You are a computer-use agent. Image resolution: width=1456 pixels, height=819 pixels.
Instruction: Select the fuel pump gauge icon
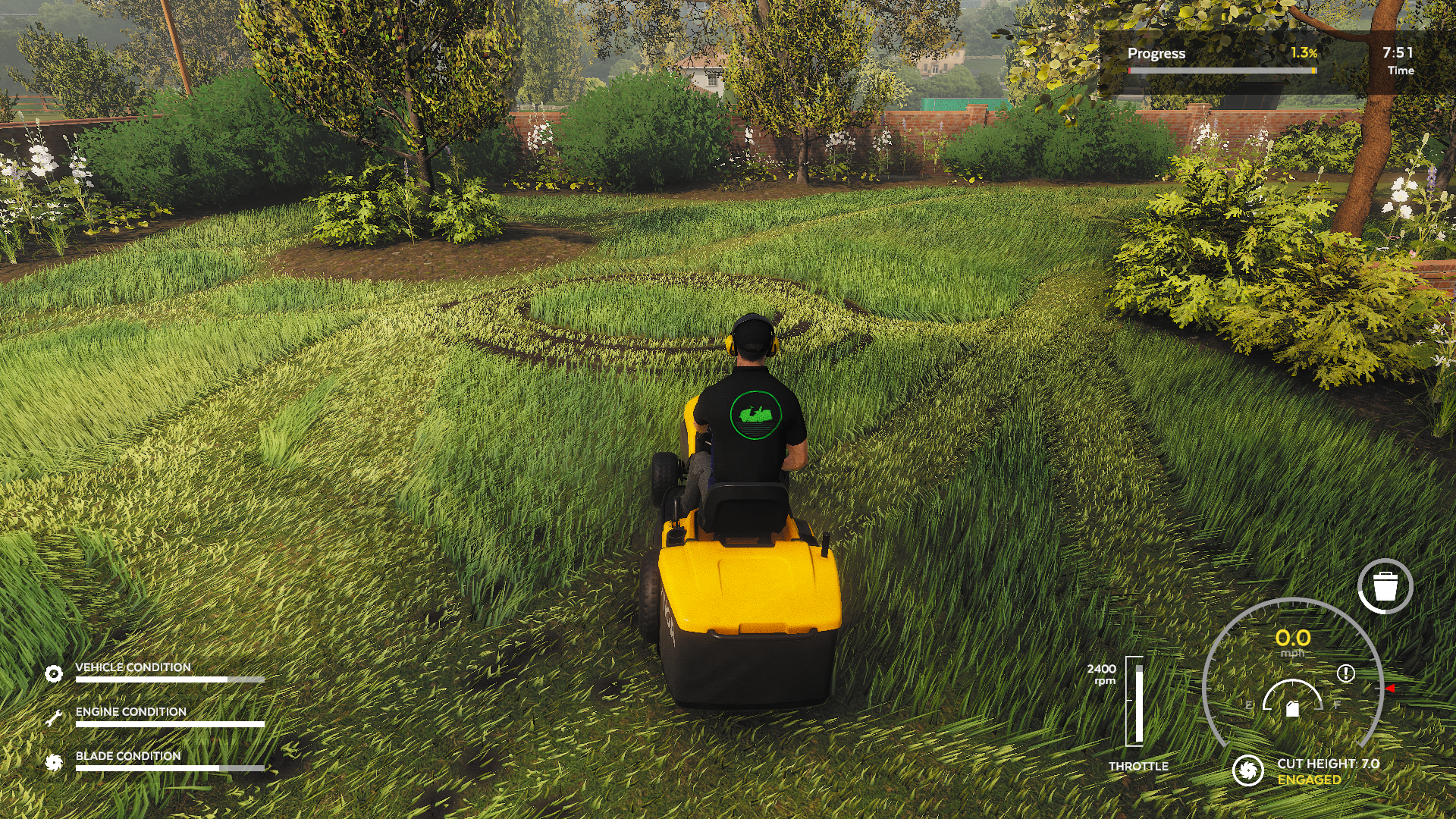point(1293,708)
